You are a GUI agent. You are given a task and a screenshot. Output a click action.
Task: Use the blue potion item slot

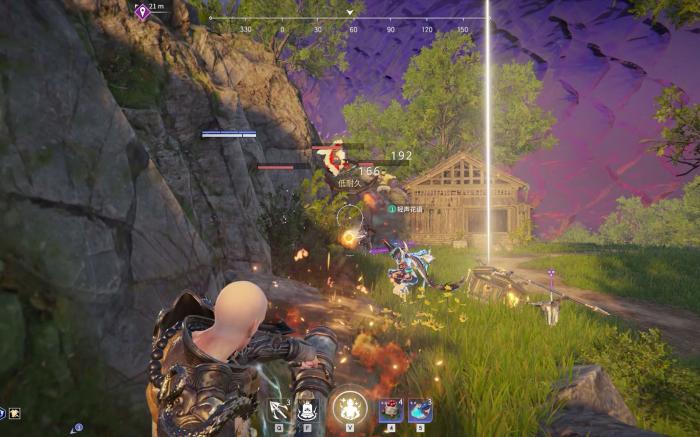click(x=420, y=410)
